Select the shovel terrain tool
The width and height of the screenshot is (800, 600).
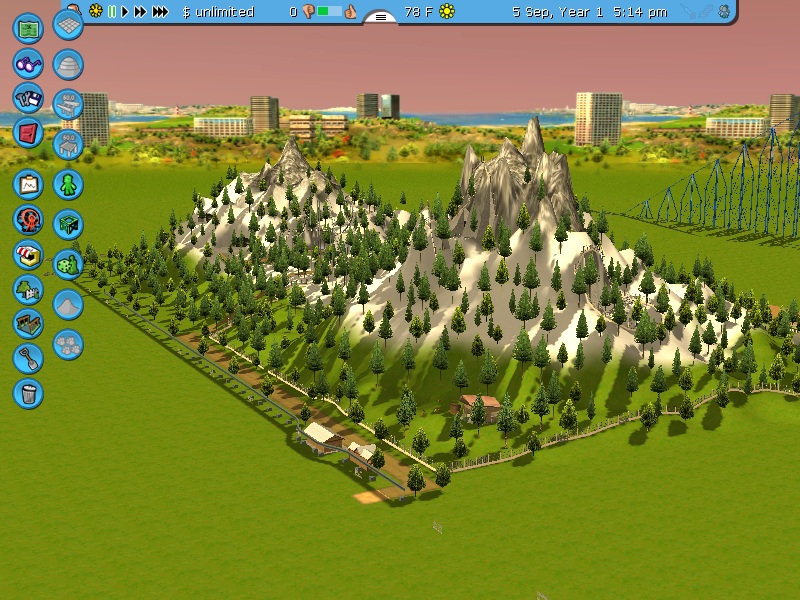(28, 358)
